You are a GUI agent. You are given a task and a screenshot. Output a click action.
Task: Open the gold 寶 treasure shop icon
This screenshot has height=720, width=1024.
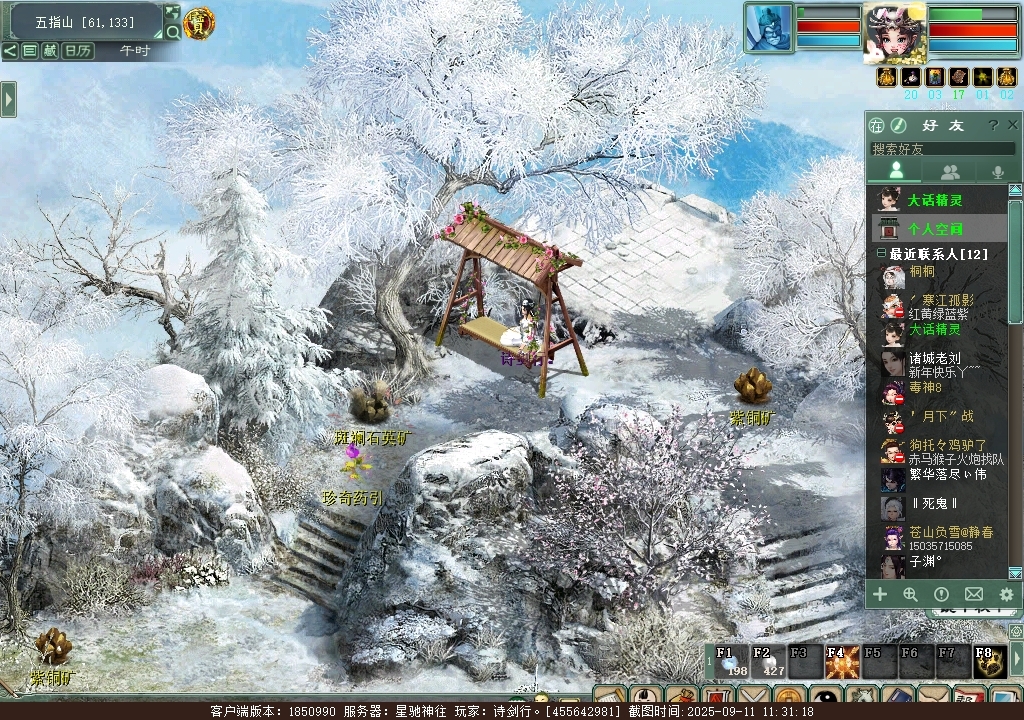point(199,22)
